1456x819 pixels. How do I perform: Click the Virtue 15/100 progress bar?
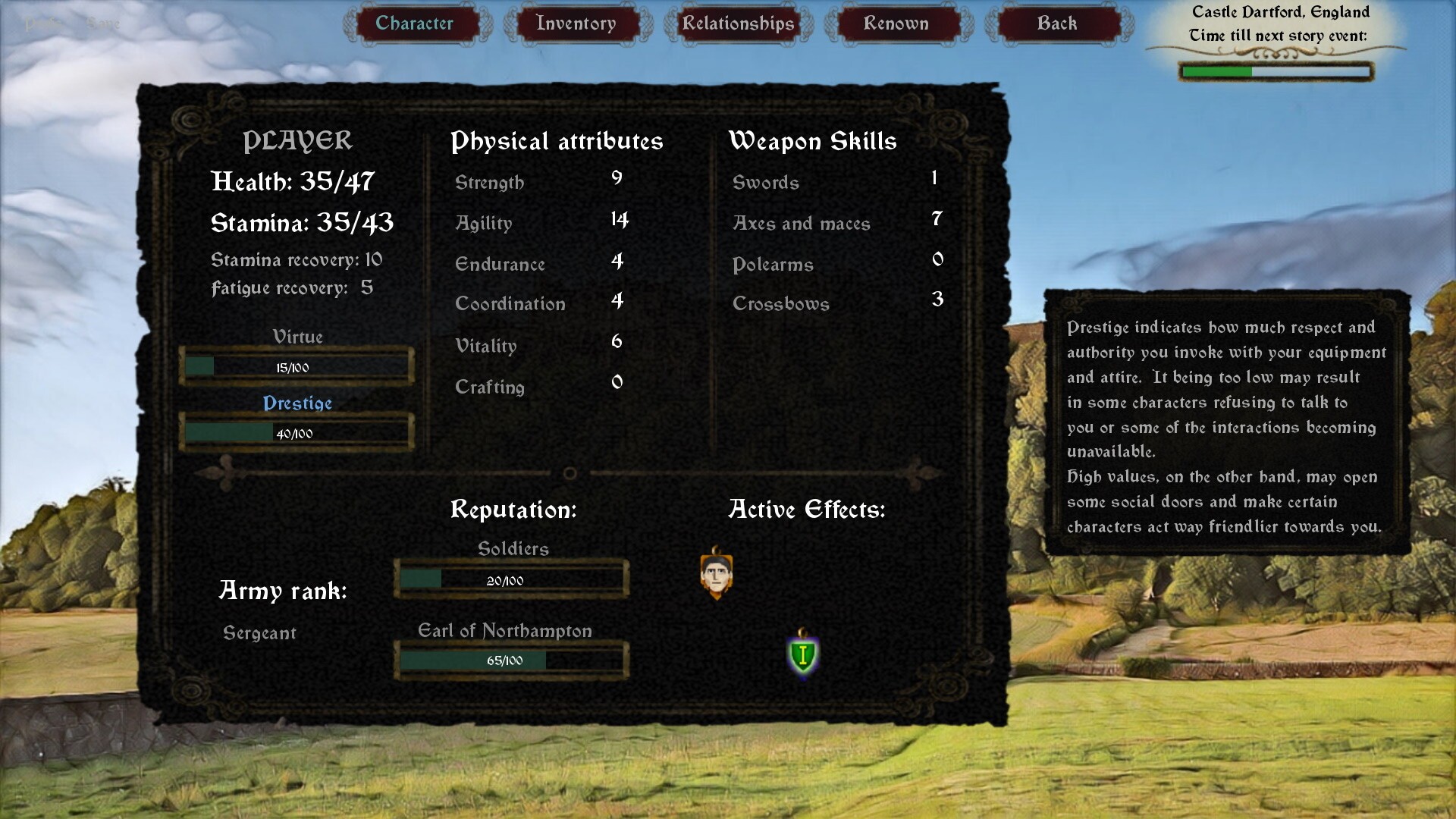tap(297, 366)
